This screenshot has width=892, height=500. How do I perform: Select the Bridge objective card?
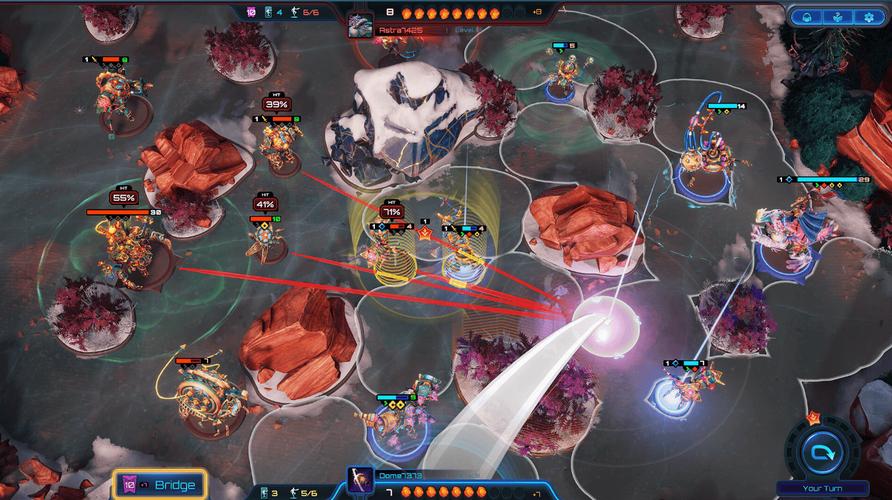[x=160, y=485]
